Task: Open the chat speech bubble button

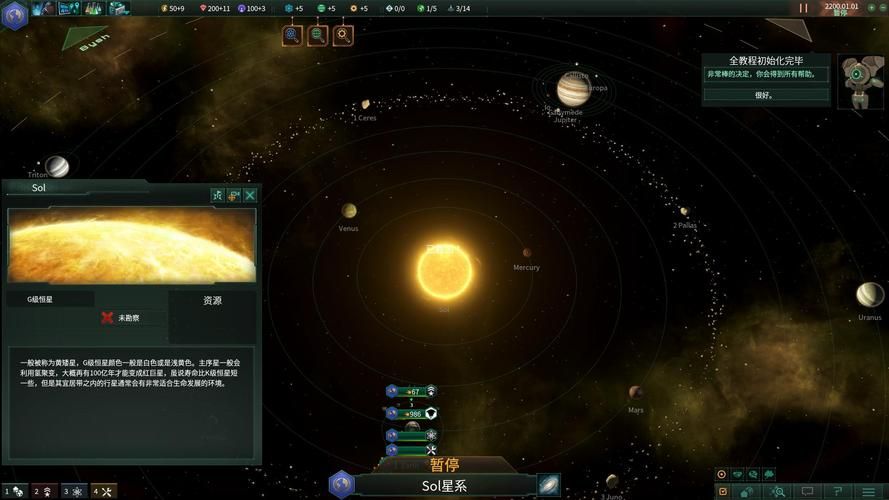Action: pos(808,491)
